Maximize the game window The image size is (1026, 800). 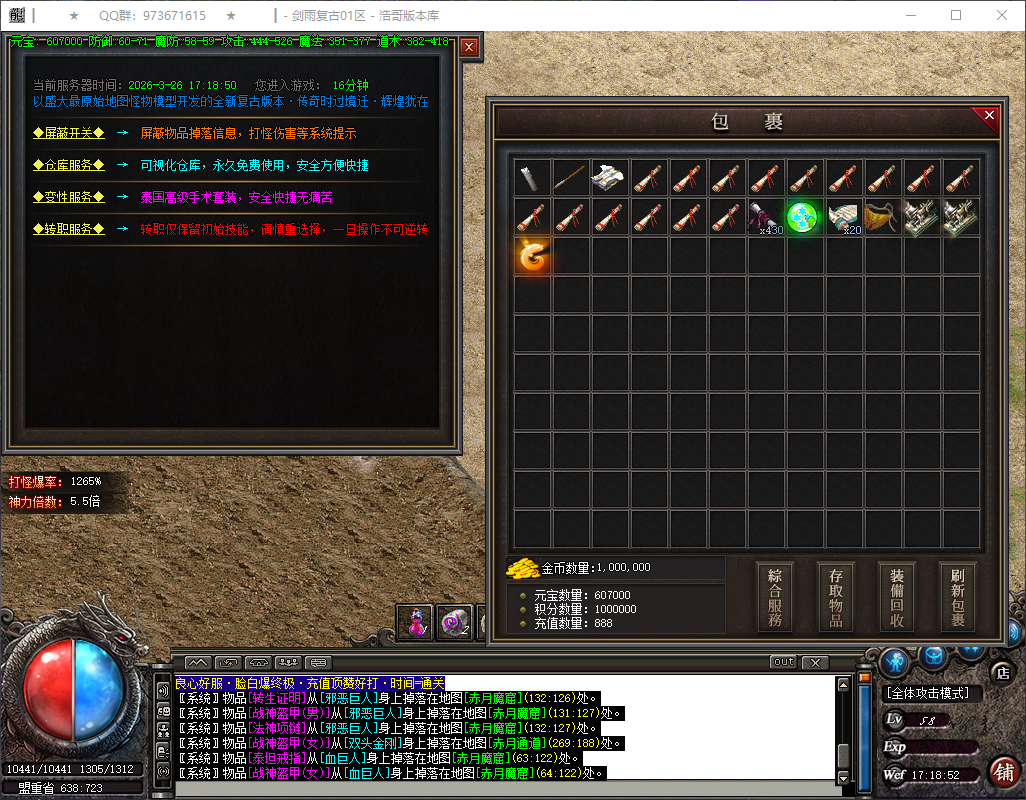click(x=956, y=15)
